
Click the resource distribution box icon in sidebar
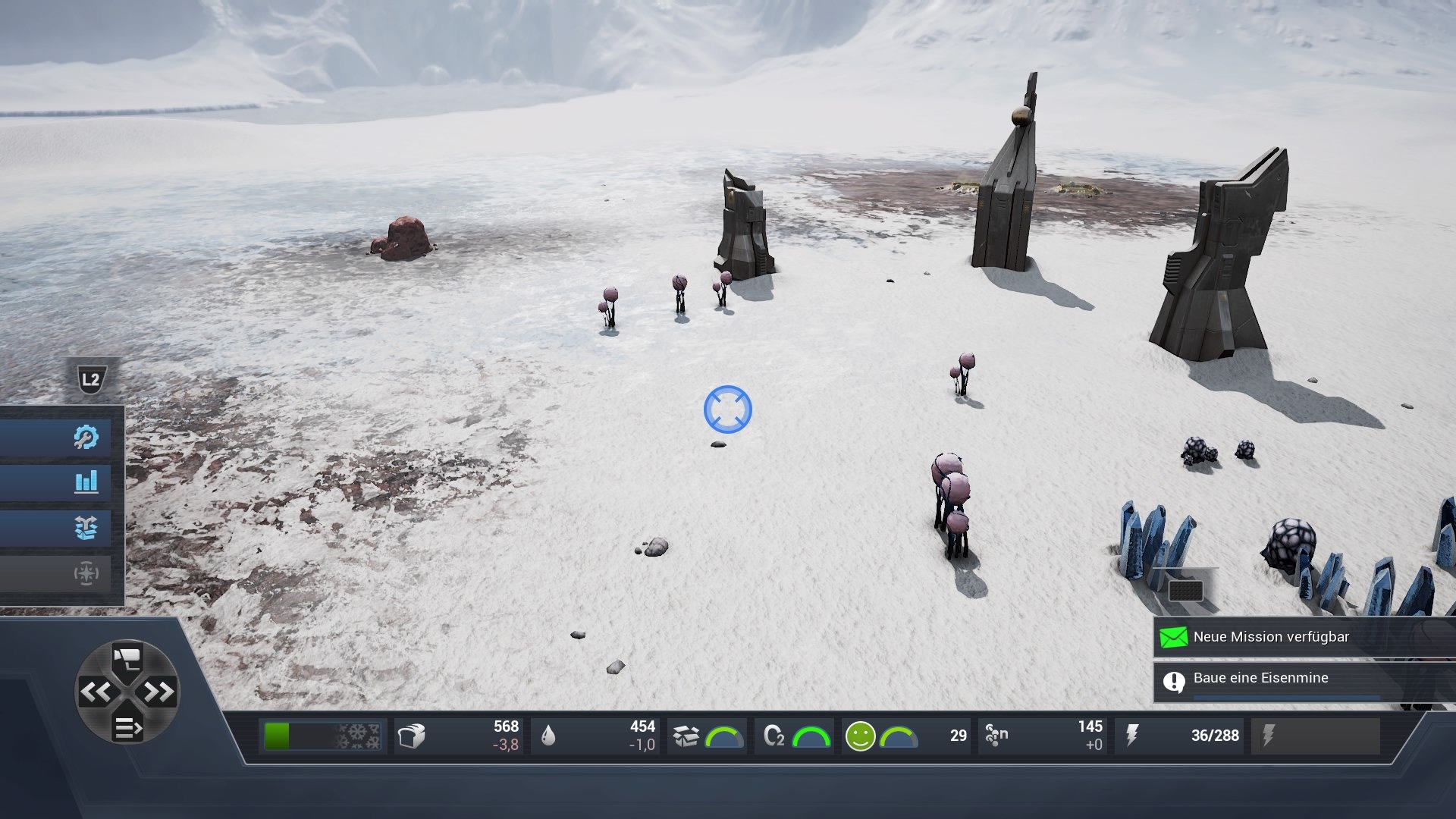[87, 529]
